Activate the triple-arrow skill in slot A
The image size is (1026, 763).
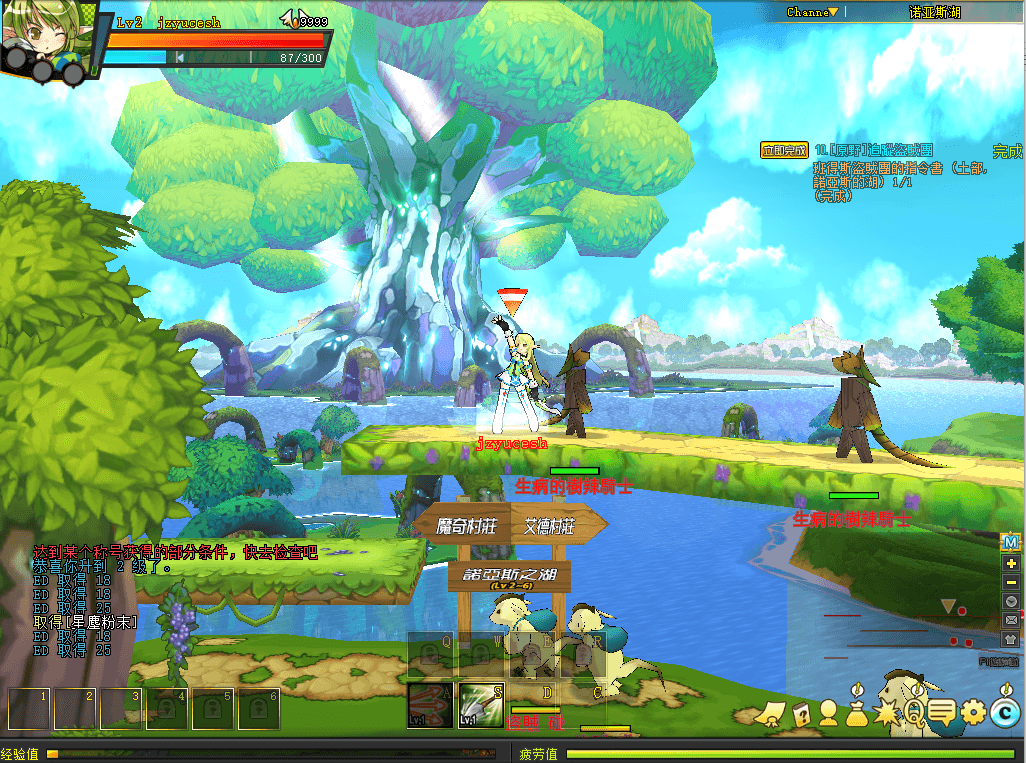430,705
